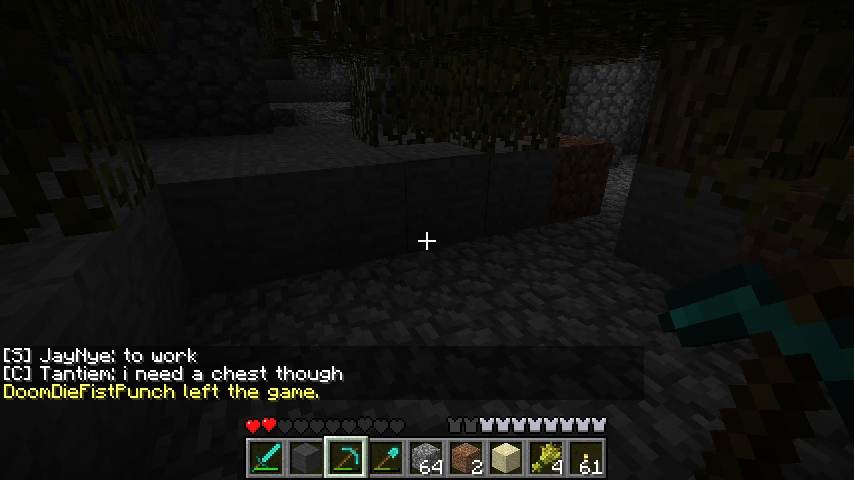Select the diamond pickaxe hotbar slot

[x=347, y=458]
